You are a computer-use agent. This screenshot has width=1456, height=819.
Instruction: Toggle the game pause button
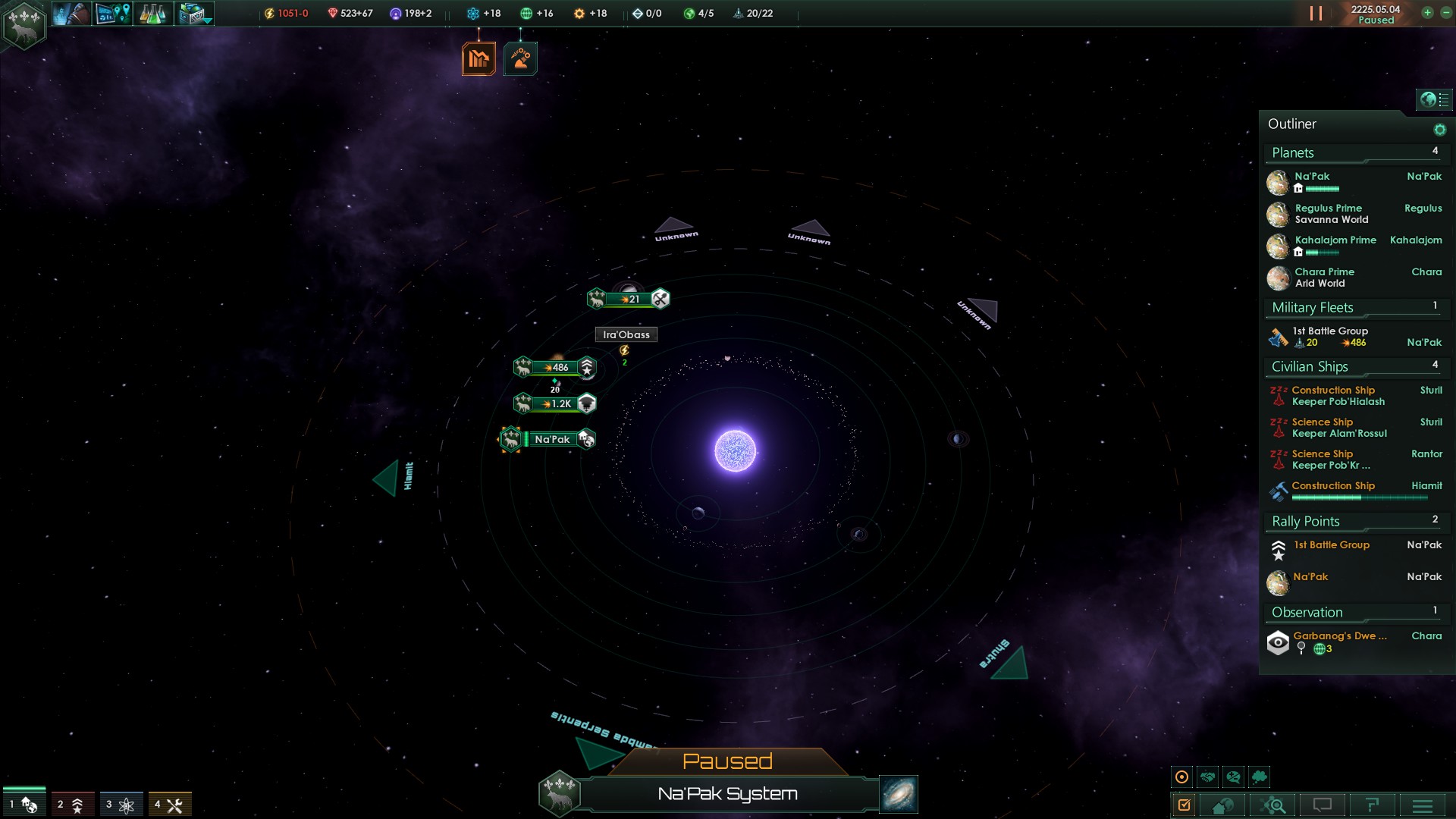1316,14
